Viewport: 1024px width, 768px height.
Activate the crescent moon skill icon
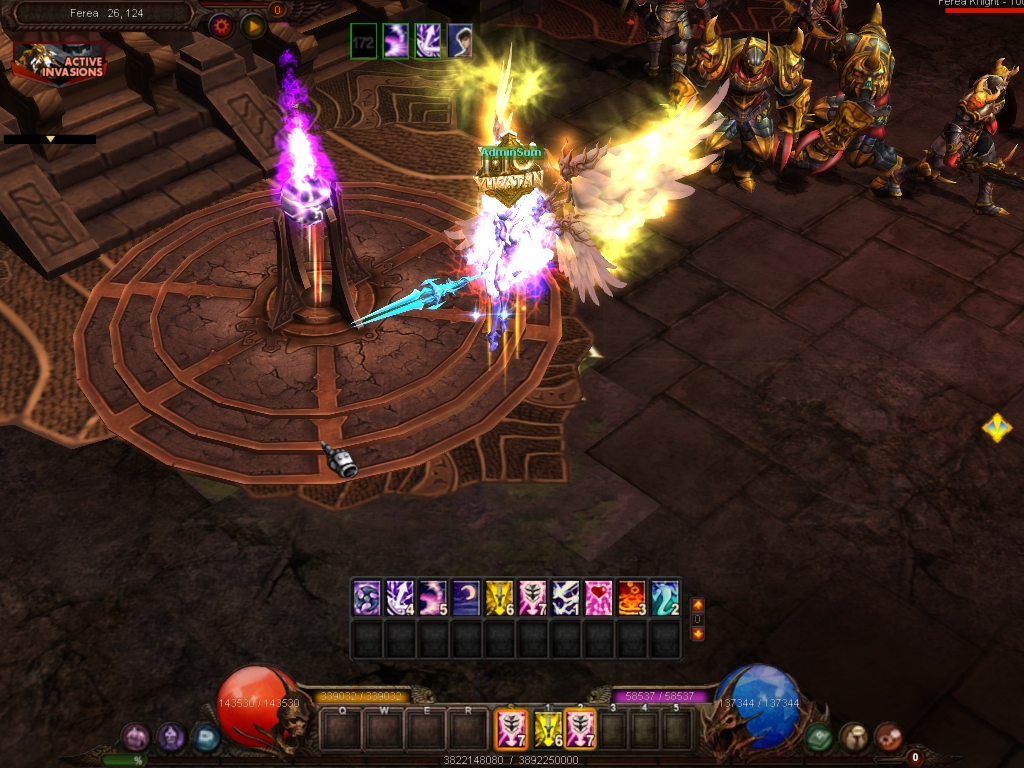466,597
